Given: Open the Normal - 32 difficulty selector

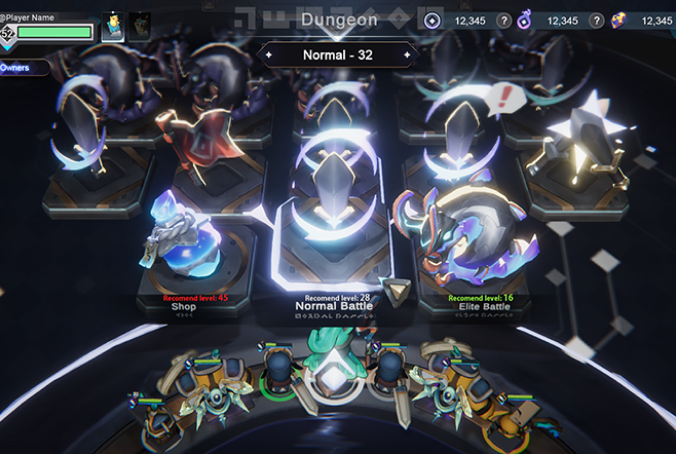Looking at the screenshot, I should click(337, 55).
